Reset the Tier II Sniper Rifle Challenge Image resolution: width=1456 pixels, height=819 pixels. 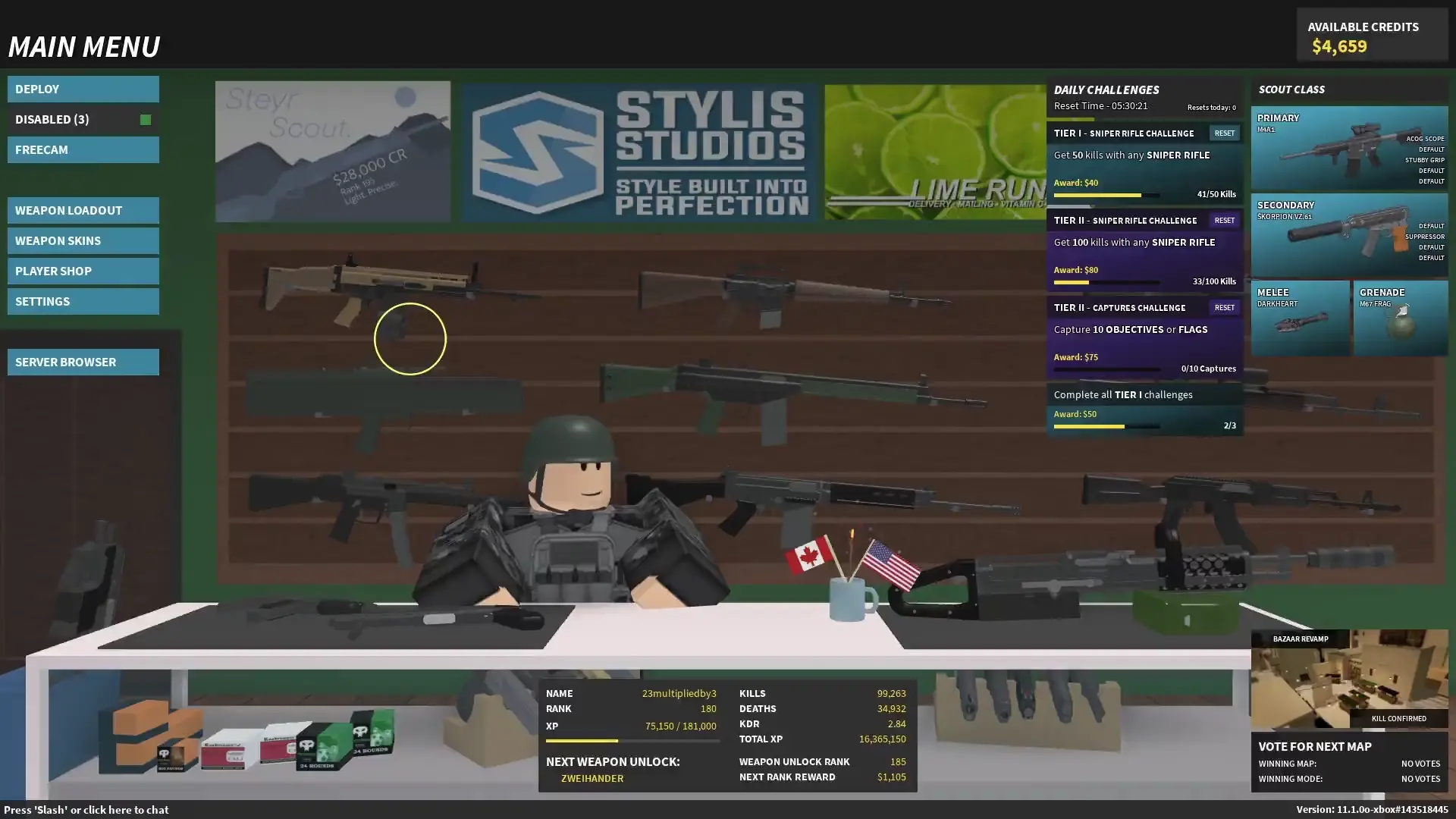[1225, 220]
